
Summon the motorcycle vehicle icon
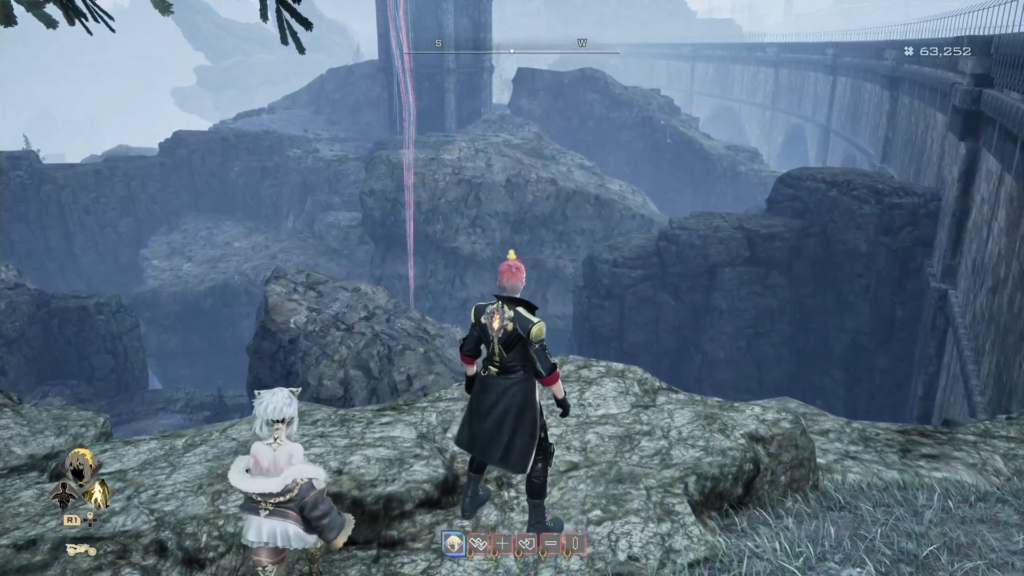(81, 549)
